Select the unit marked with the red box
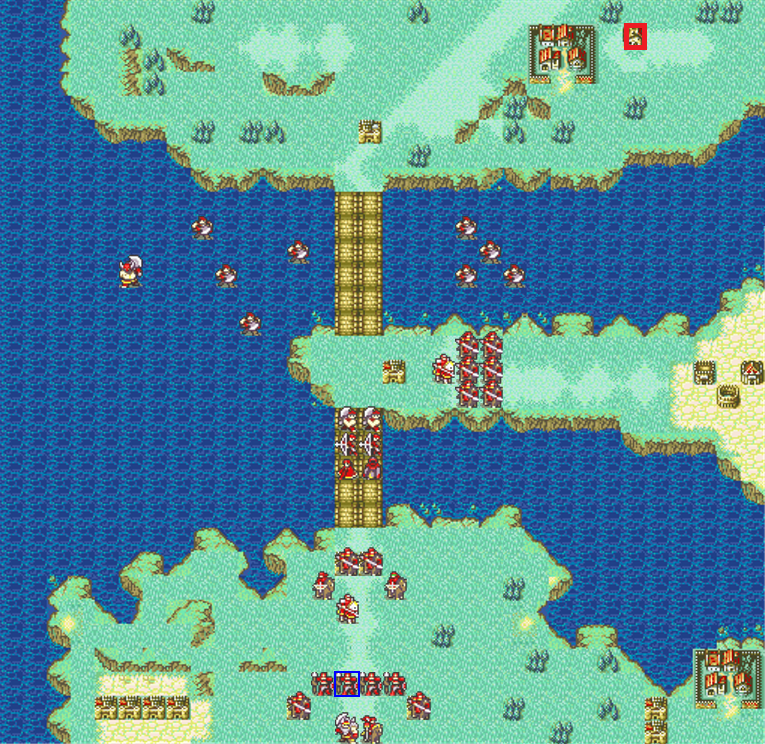This screenshot has width=765, height=744. tap(635, 37)
